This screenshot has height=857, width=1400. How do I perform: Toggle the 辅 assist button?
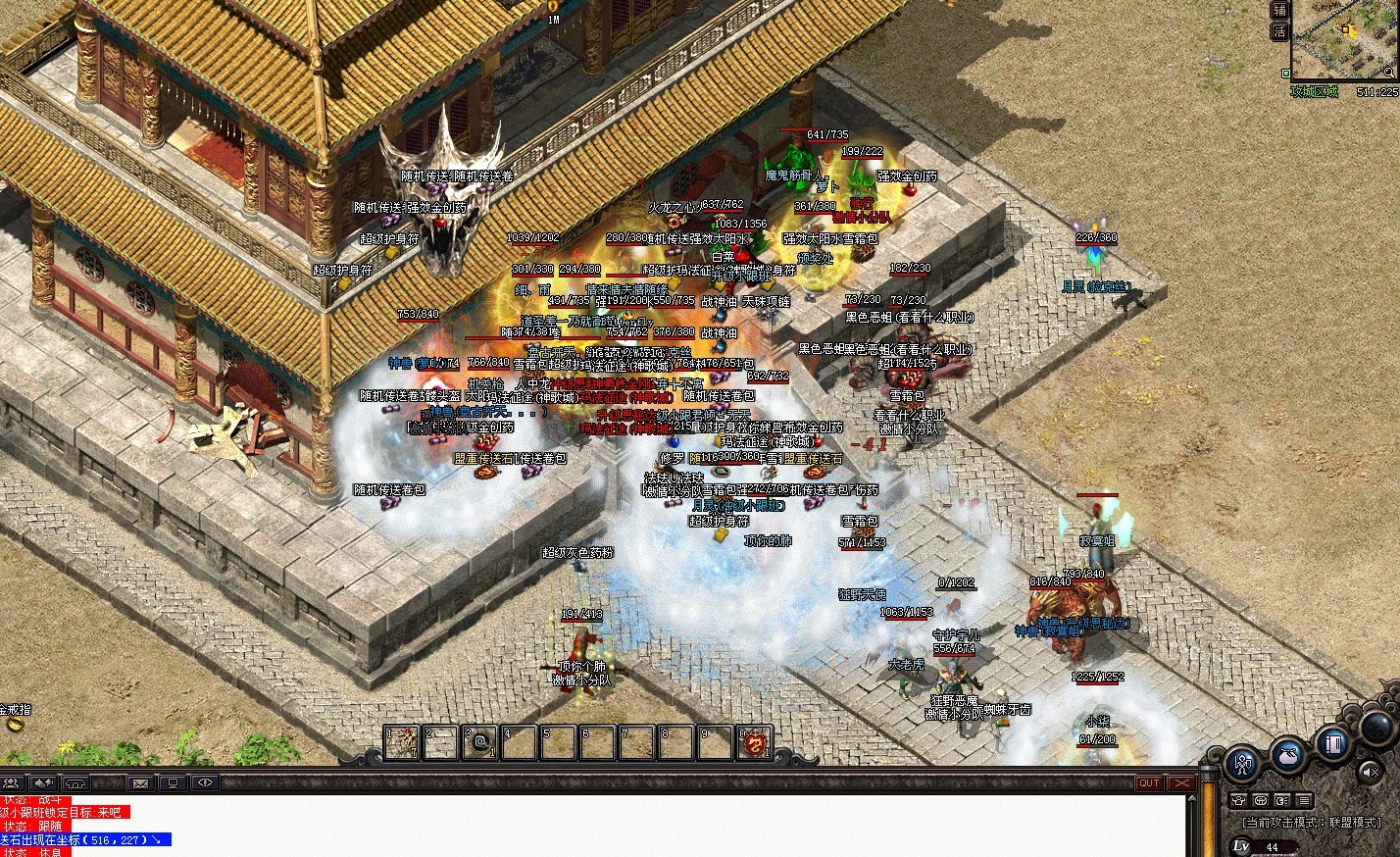click(1279, 10)
